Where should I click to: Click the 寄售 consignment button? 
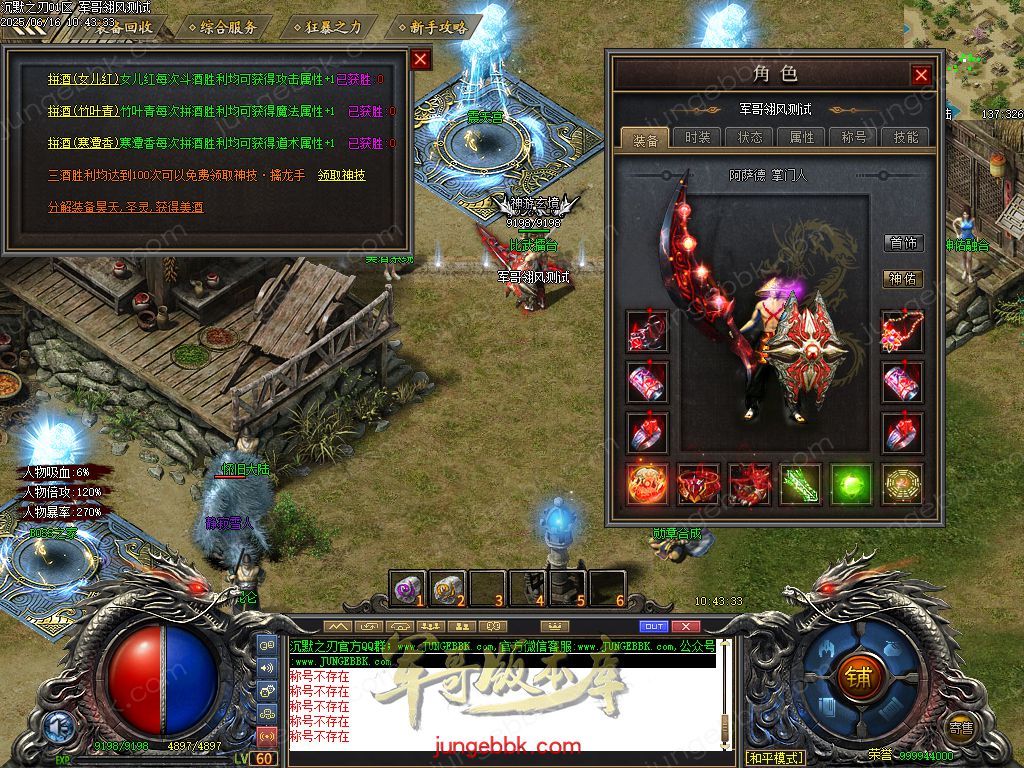point(961,727)
